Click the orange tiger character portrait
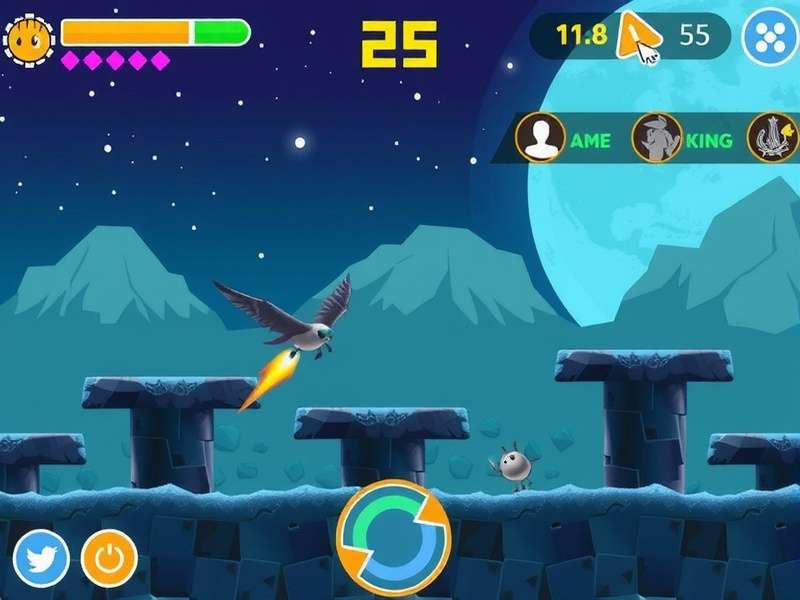The width and height of the screenshot is (800, 600). pos(29,38)
